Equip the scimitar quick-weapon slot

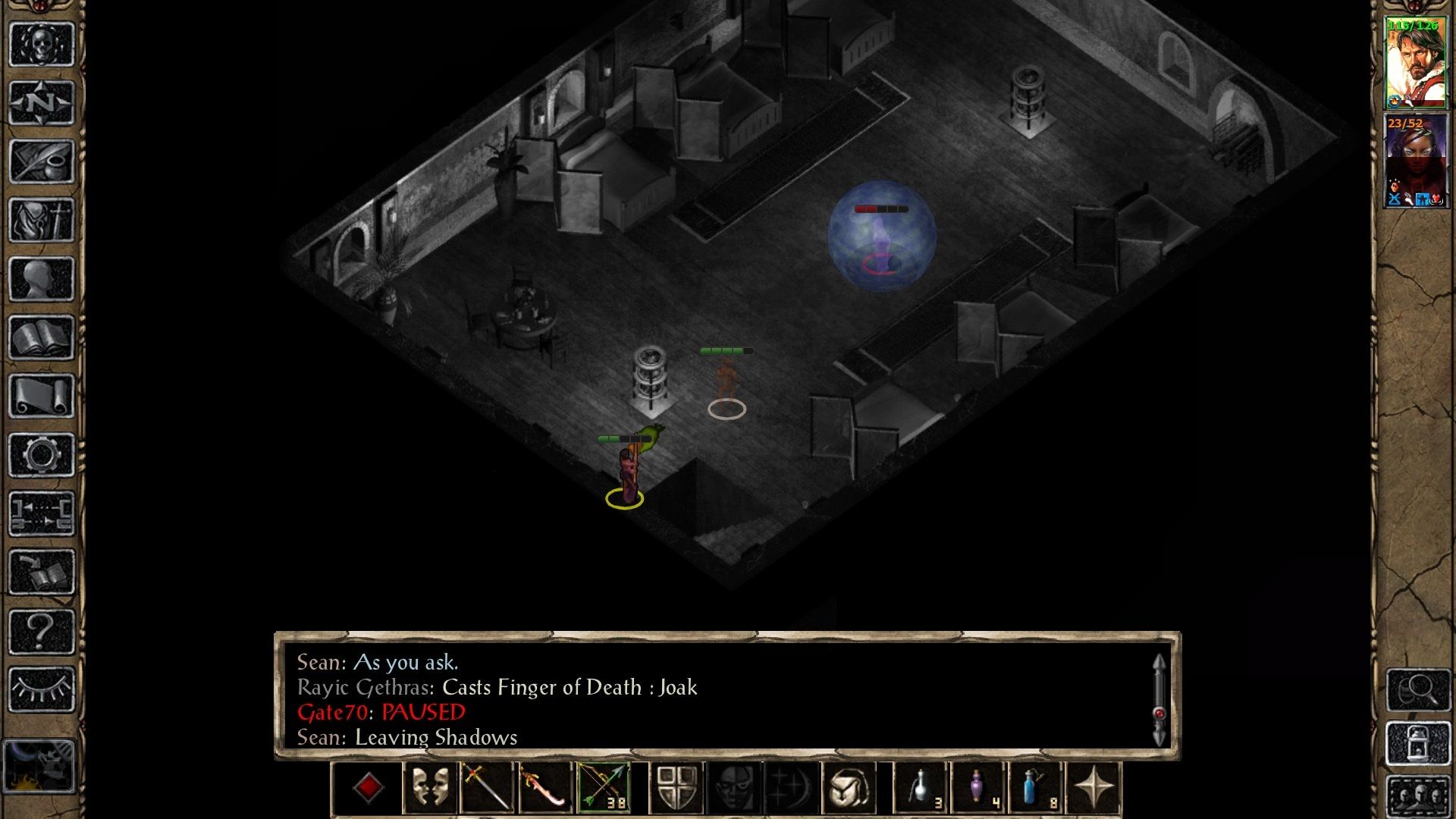pyautogui.click(x=546, y=786)
